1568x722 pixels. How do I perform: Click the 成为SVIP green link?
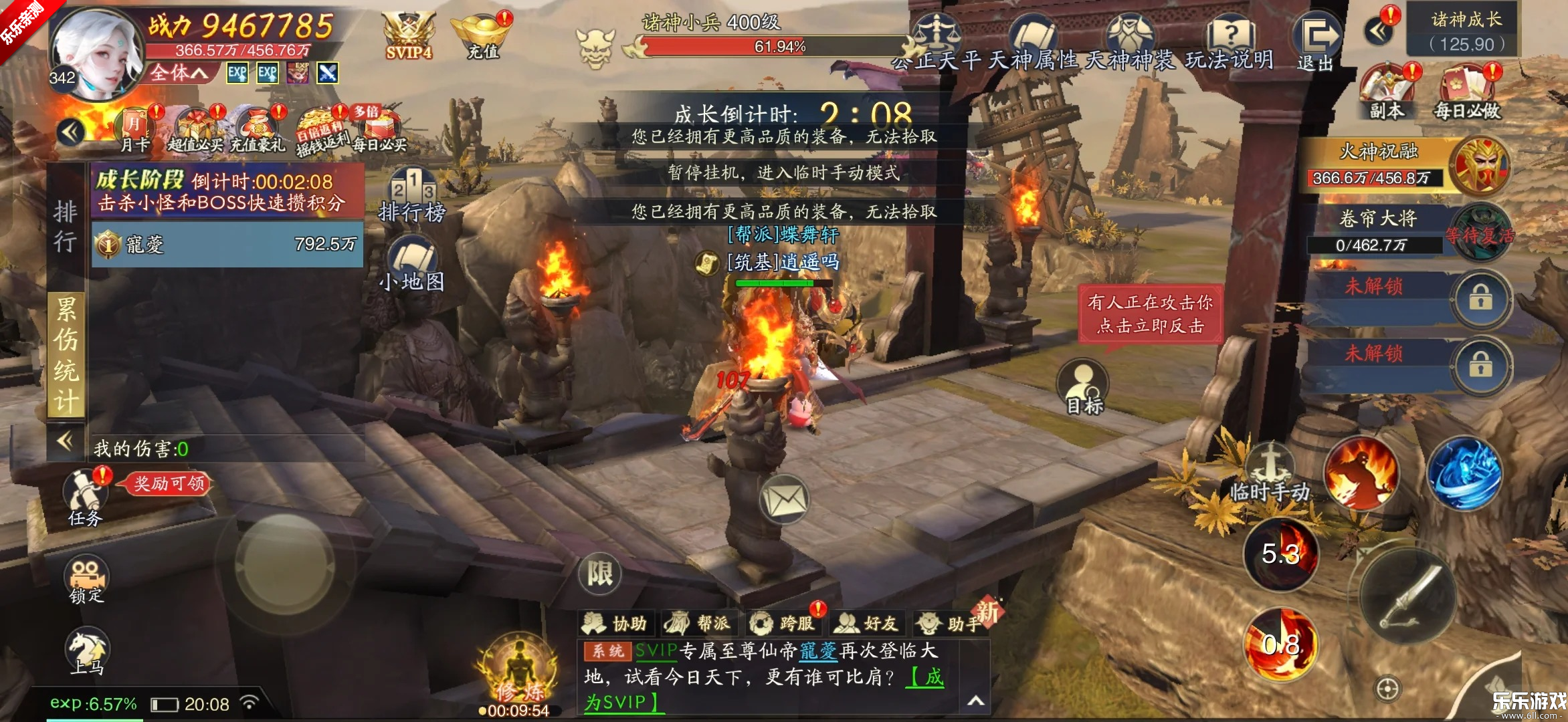pos(621,703)
